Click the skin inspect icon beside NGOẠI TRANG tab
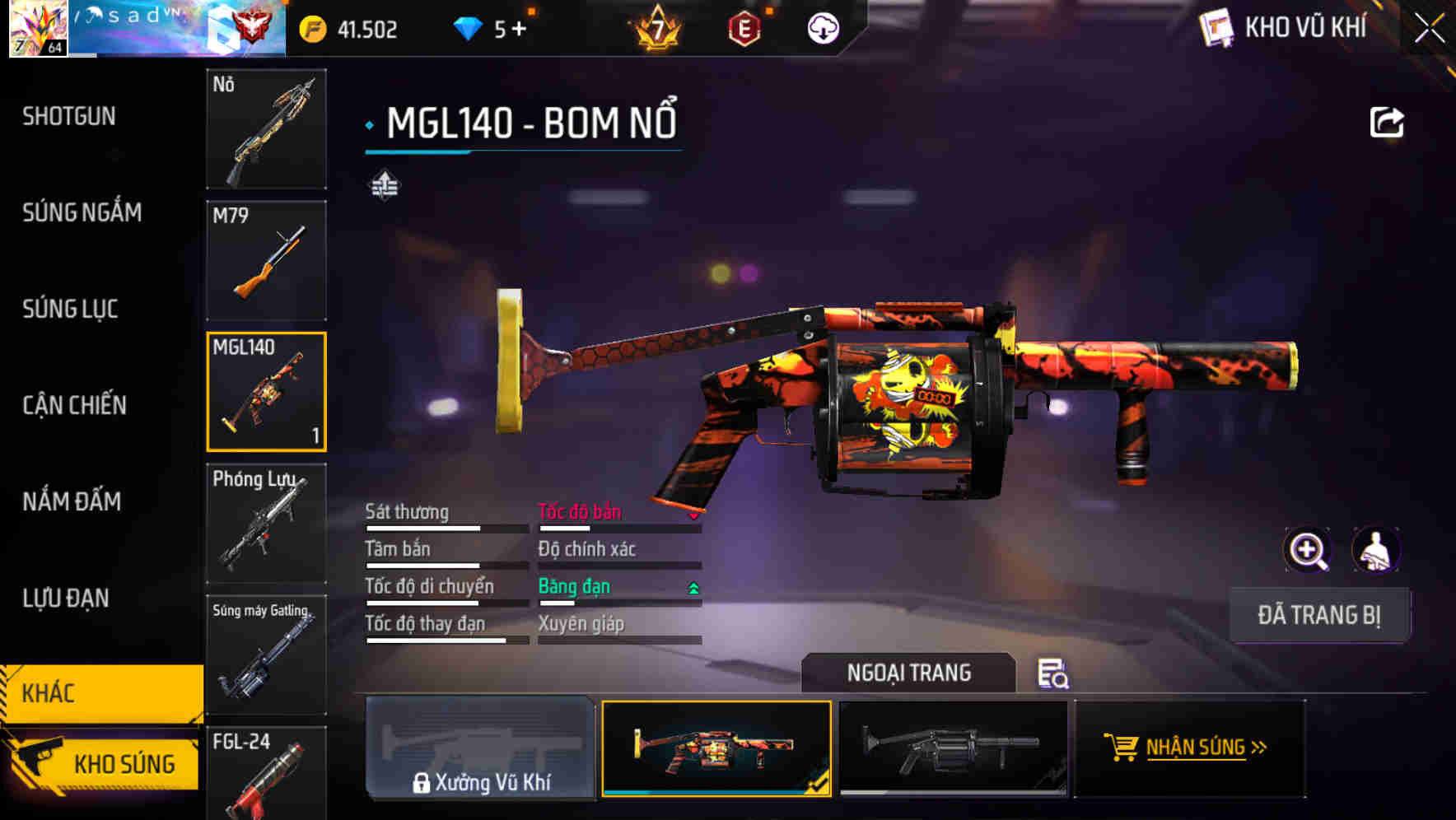This screenshot has width=1456, height=820. 1054,674
